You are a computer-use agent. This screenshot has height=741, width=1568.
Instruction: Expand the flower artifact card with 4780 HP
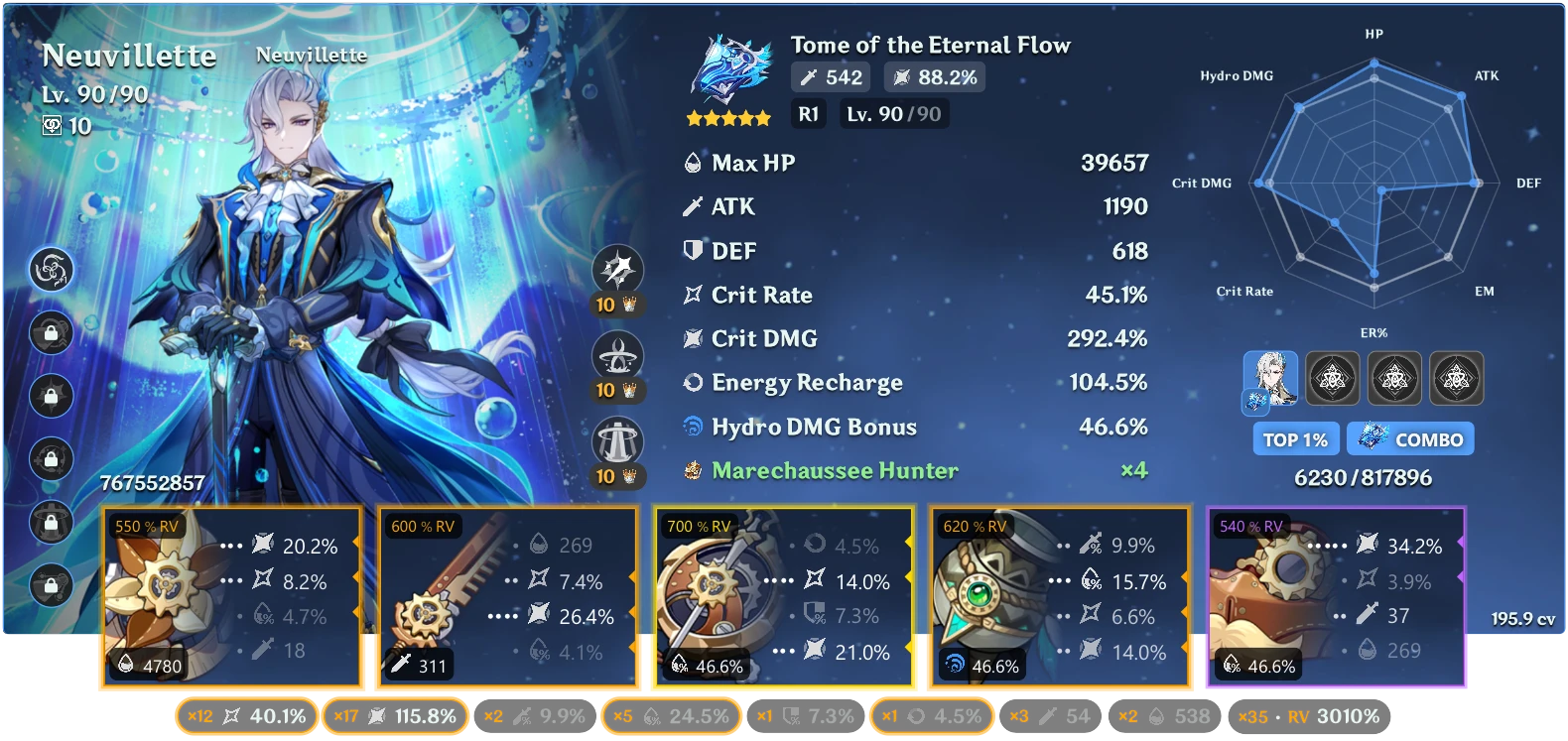(231, 595)
